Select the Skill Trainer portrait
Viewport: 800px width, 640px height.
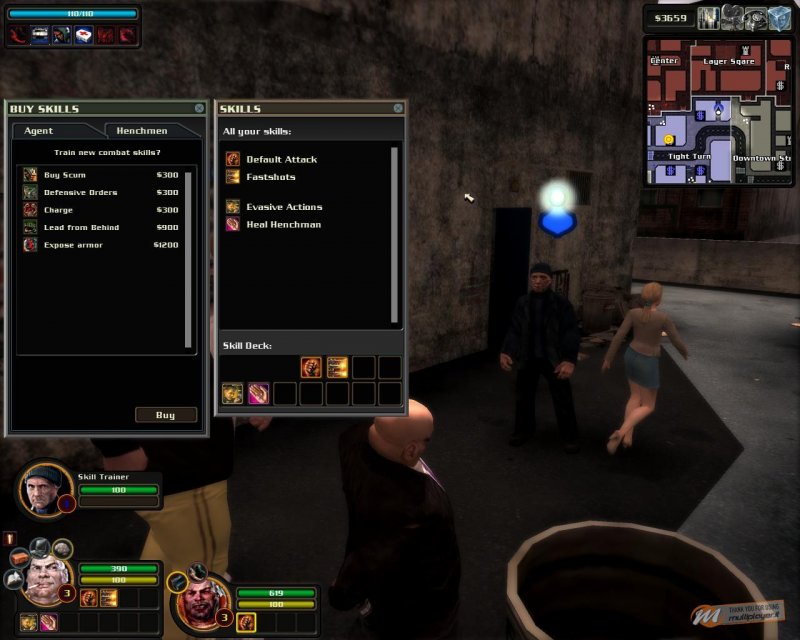[44, 489]
